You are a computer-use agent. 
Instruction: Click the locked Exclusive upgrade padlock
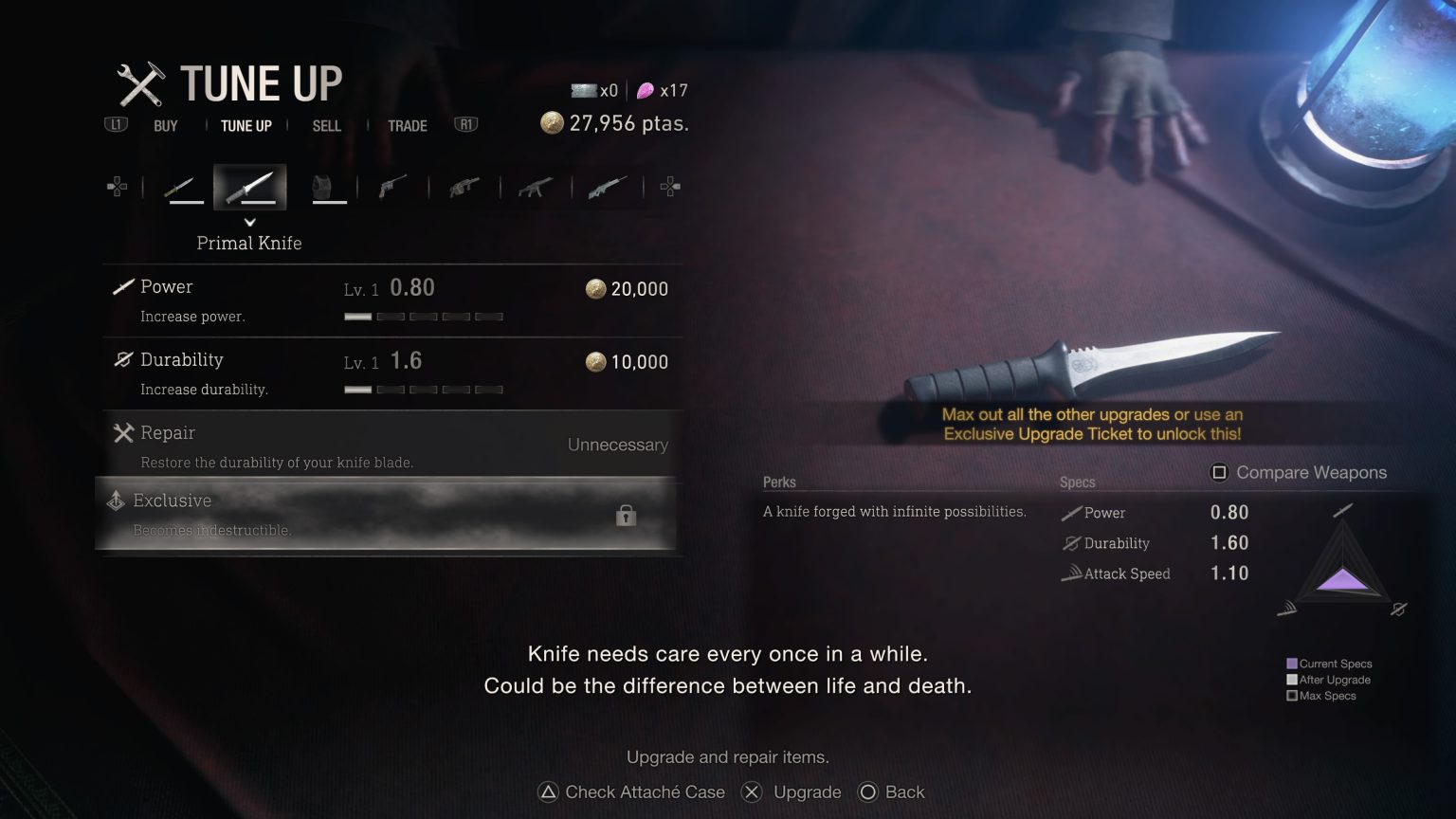626,515
